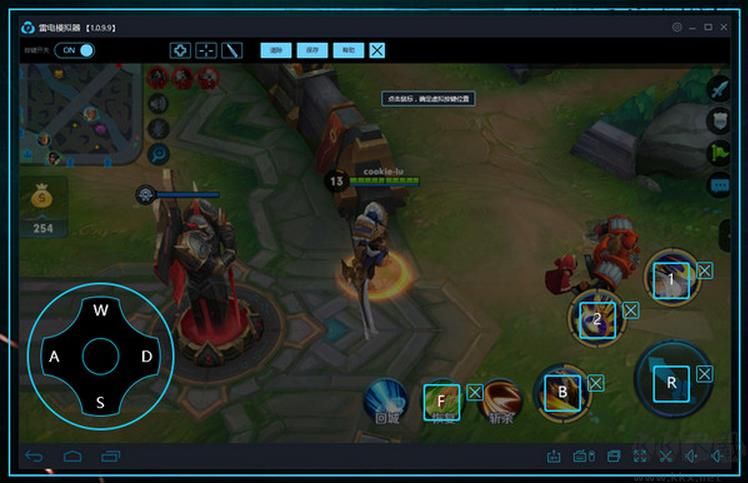The width and height of the screenshot is (748, 484).
Task: Fire the basic attack button marked R
Action: click(x=671, y=382)
